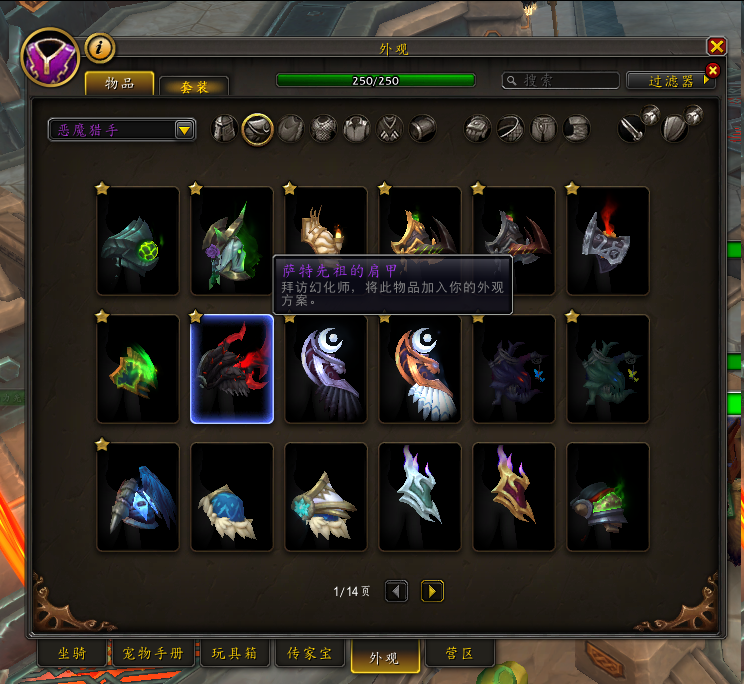The image size is (744, 684).
Task: Go to the previous appearance page
Action: coord(396,591)
